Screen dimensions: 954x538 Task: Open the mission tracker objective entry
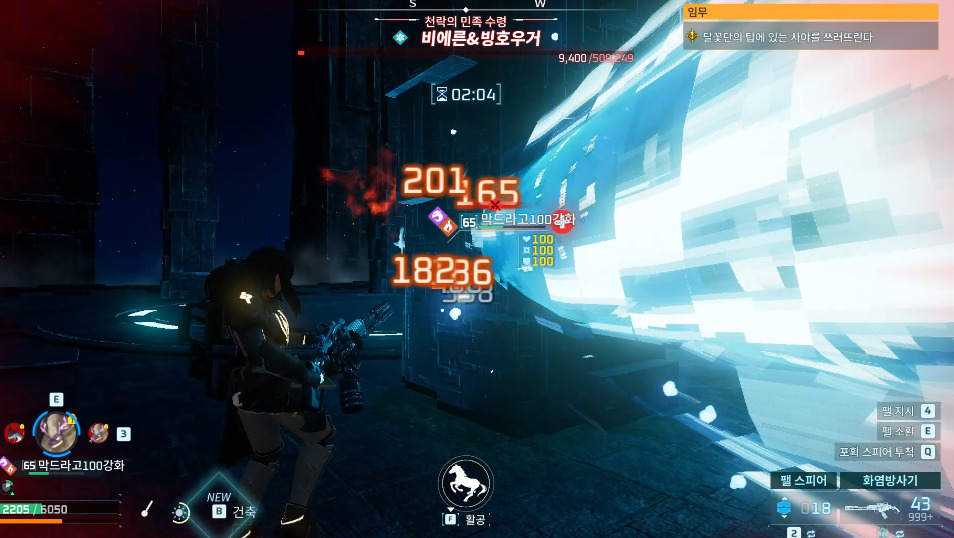(x=810, y=37)
